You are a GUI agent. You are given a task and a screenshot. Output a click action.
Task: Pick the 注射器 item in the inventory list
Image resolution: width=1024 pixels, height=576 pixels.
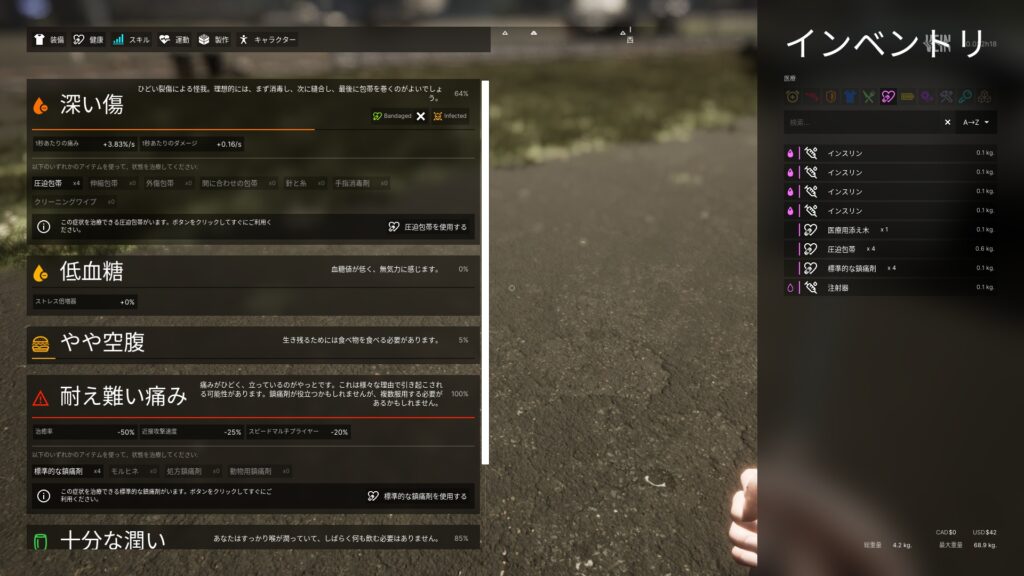tap(838, 287)
